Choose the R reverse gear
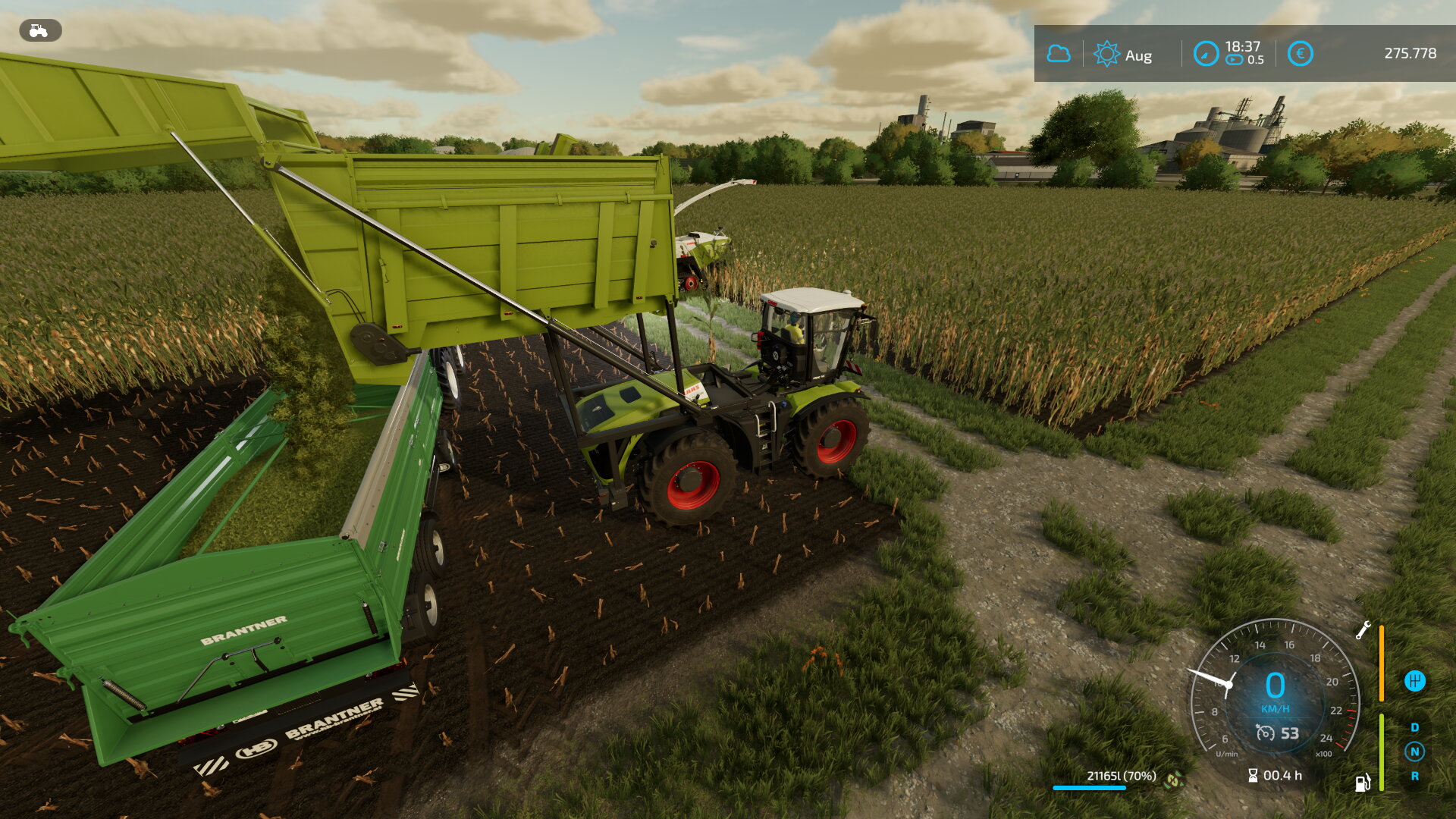This screenshot has height=819, width=1456. pos(1414,776)
